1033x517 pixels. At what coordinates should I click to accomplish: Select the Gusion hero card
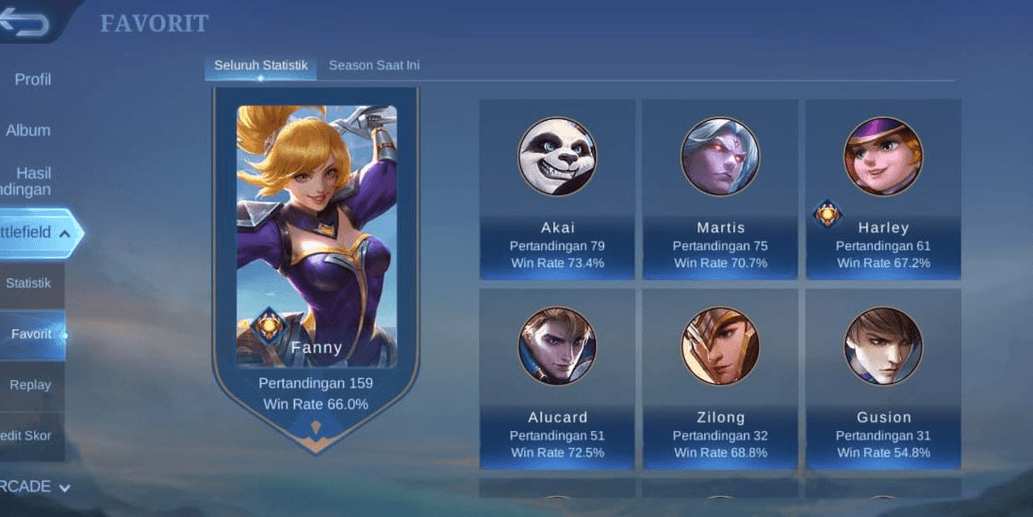[x=883, y=379]
